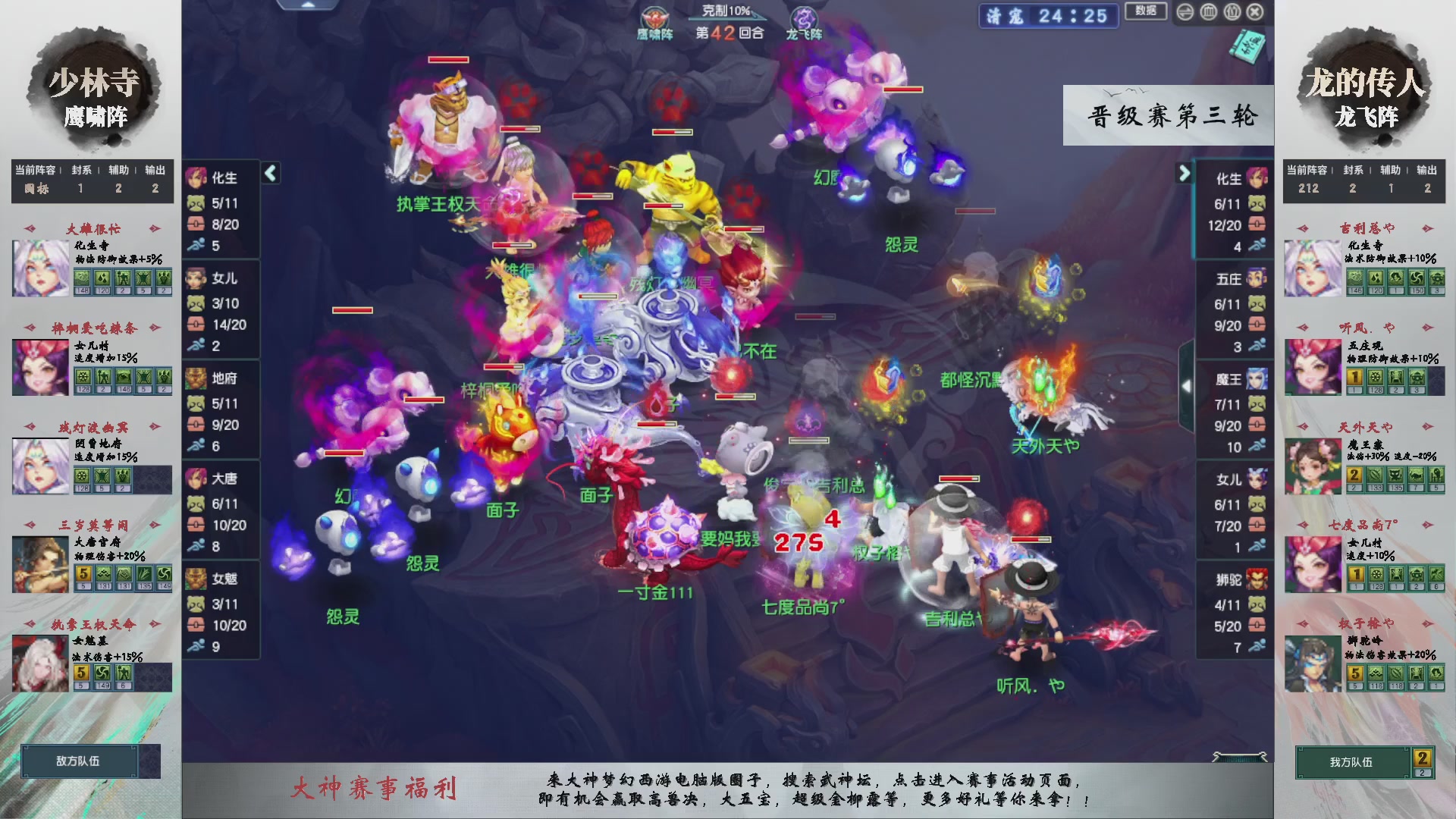Switch to the 输出 column in team header
Screen dimensions: 1456x819
(155, 171)
